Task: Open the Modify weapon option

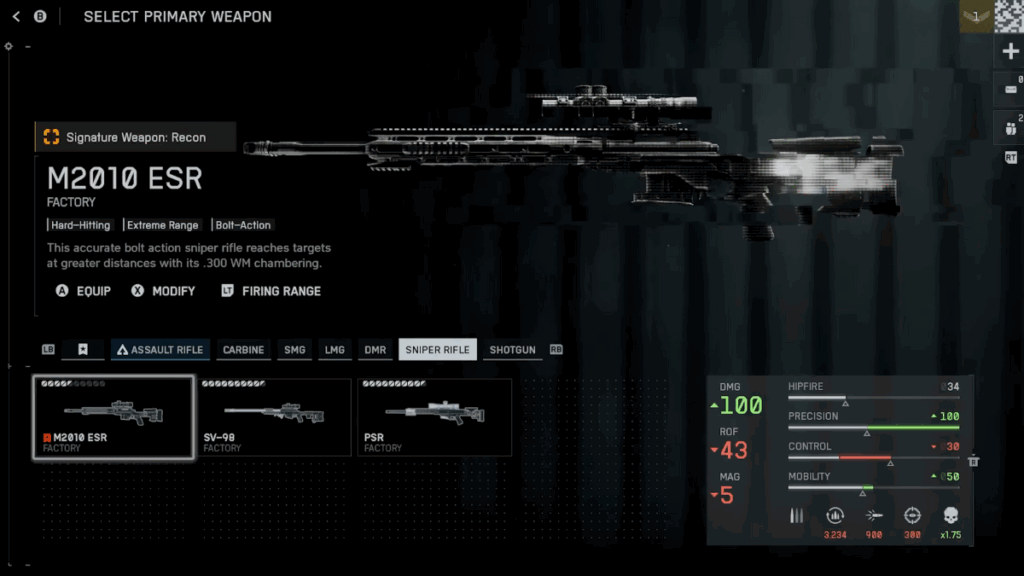Action: tap(162, 291)
